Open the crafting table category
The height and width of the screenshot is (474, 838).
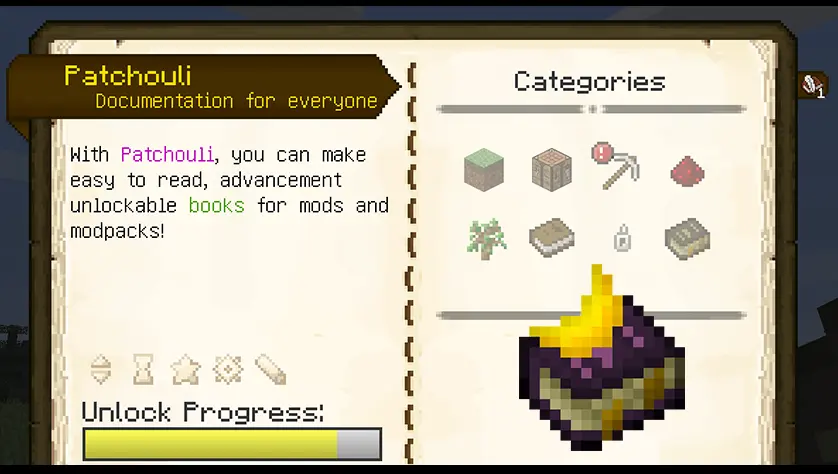click(x=550, y=169)
